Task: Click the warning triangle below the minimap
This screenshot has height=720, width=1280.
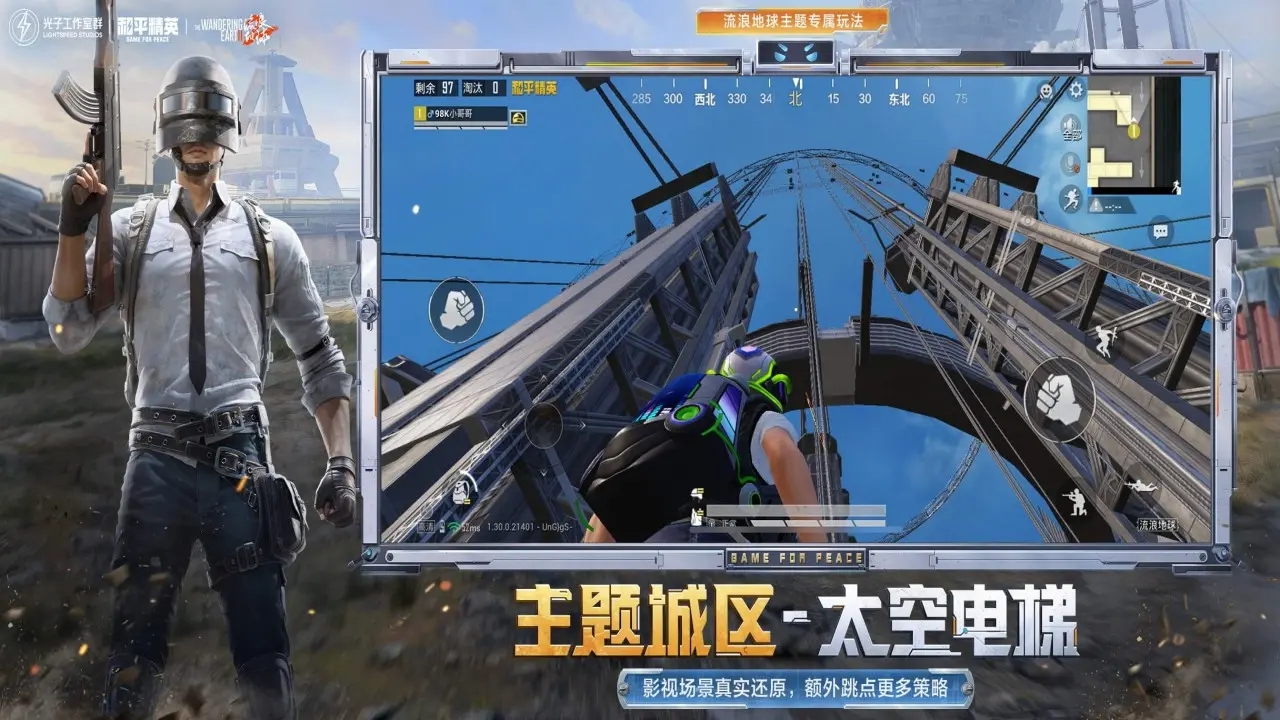Action: (x=1094, y=204)
